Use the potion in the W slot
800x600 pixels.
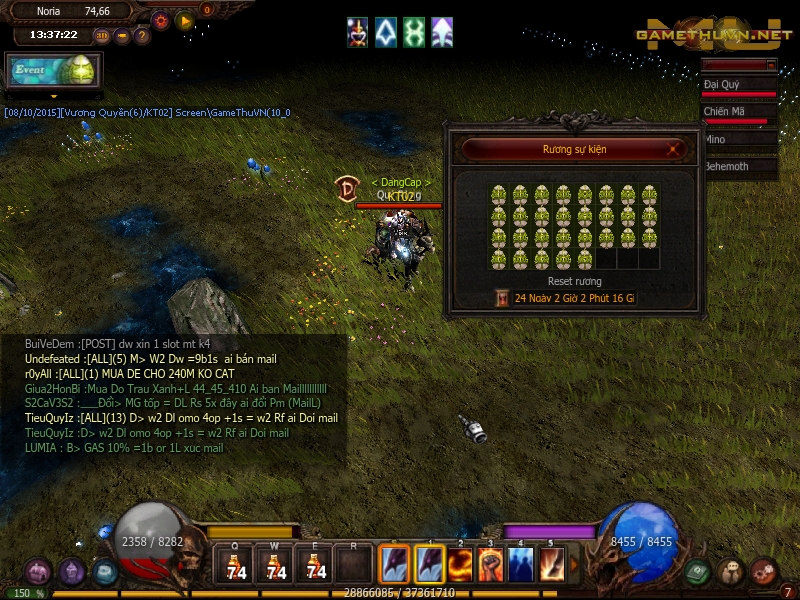click(x=276, y=566)
